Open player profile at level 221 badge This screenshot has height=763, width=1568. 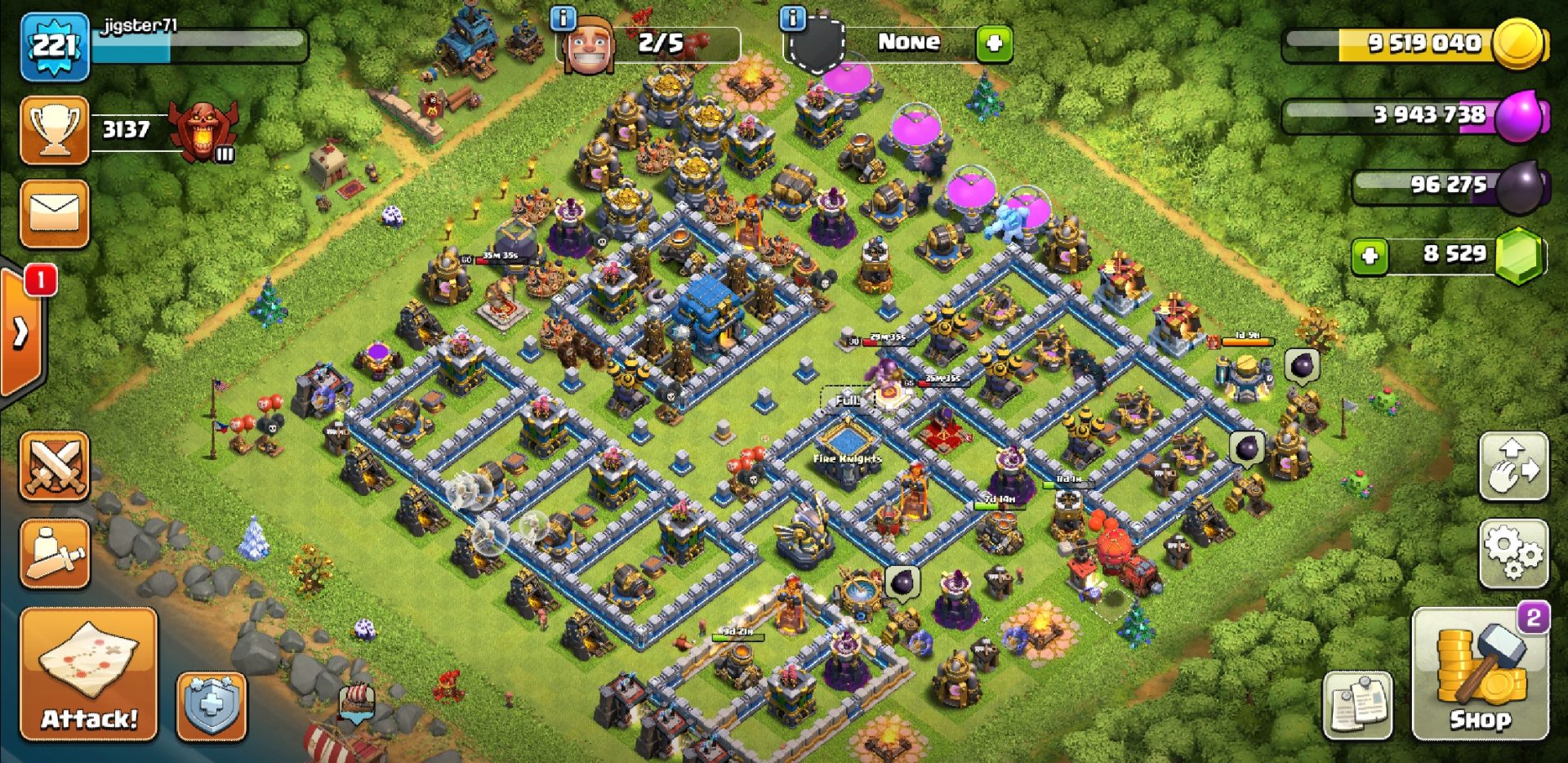pos(55,47)
